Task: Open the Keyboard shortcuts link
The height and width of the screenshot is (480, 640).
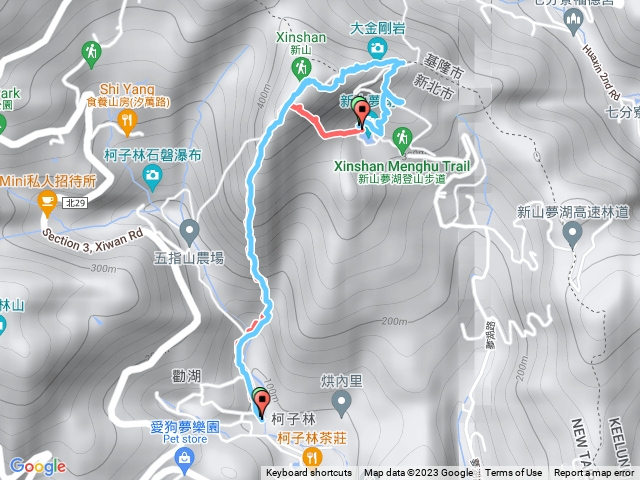Action: tap(309, 473)
